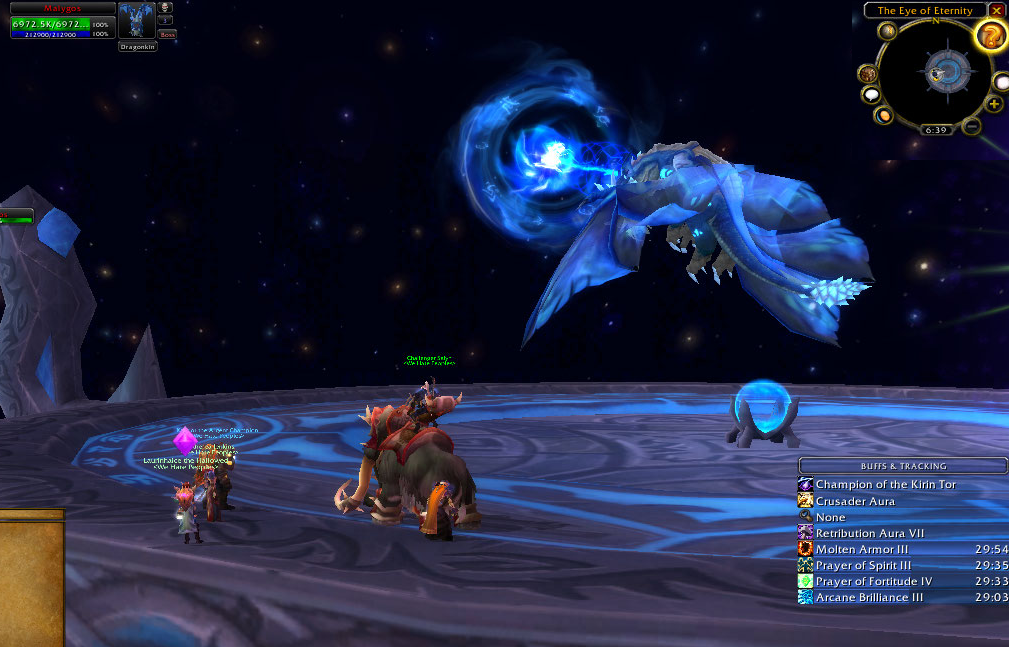
Task: Click the Prayer of Spirit III buff
Action: (x=863, y=565)
